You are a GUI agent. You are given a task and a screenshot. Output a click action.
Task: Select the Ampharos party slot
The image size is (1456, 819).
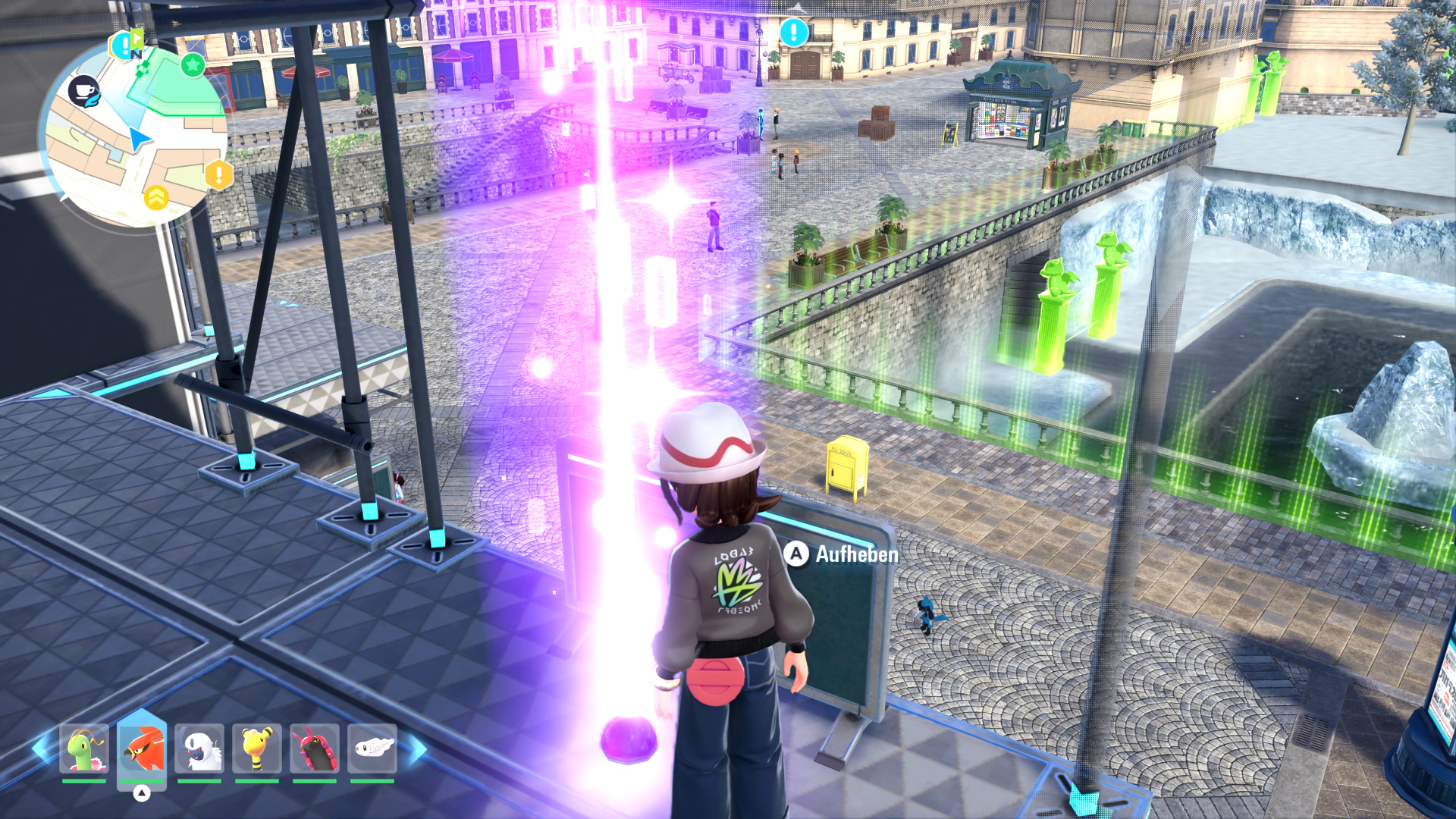pos(257,749)
